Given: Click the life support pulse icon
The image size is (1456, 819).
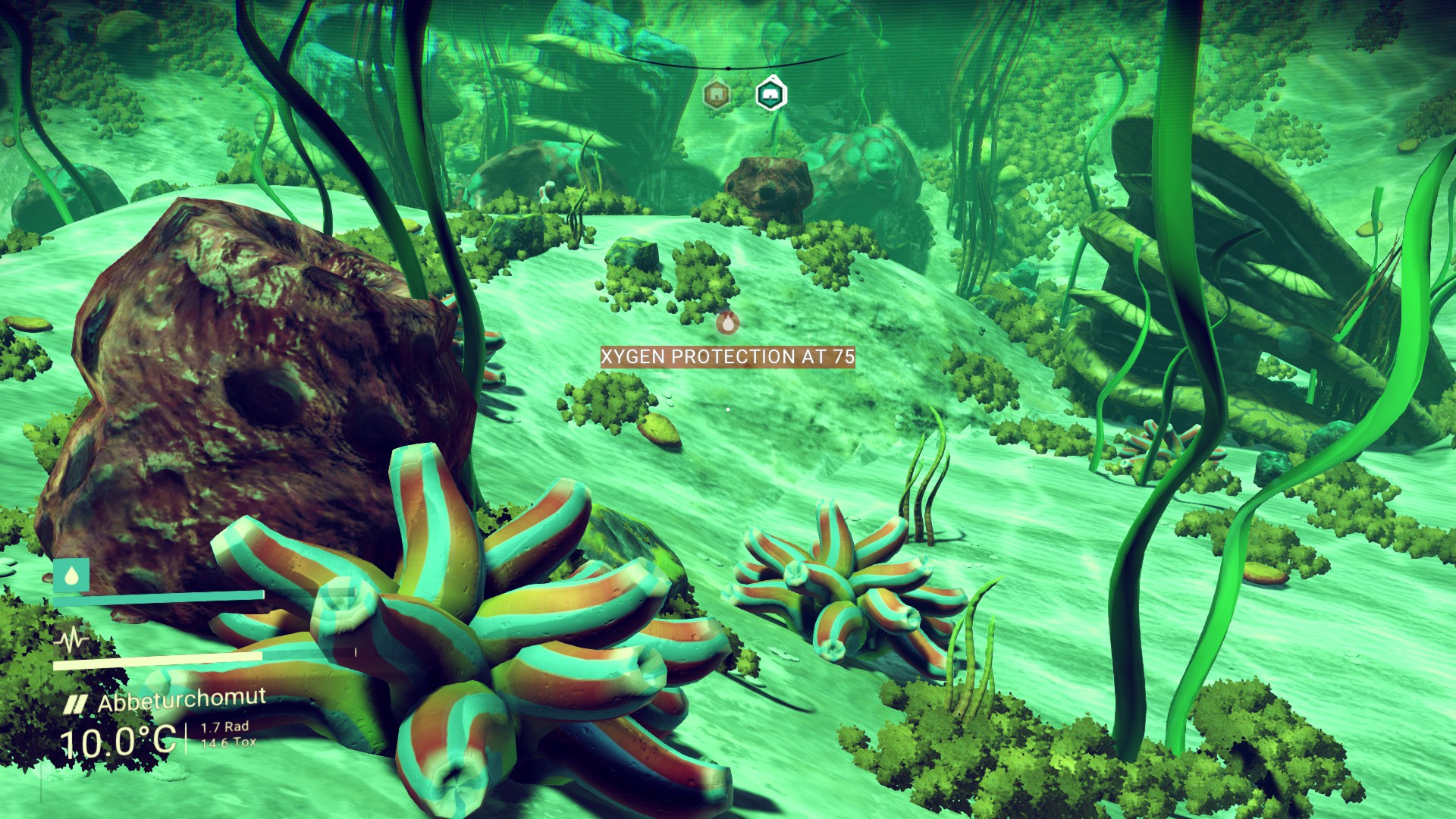Looking at the screenshot, I should [x=72, y=641].
